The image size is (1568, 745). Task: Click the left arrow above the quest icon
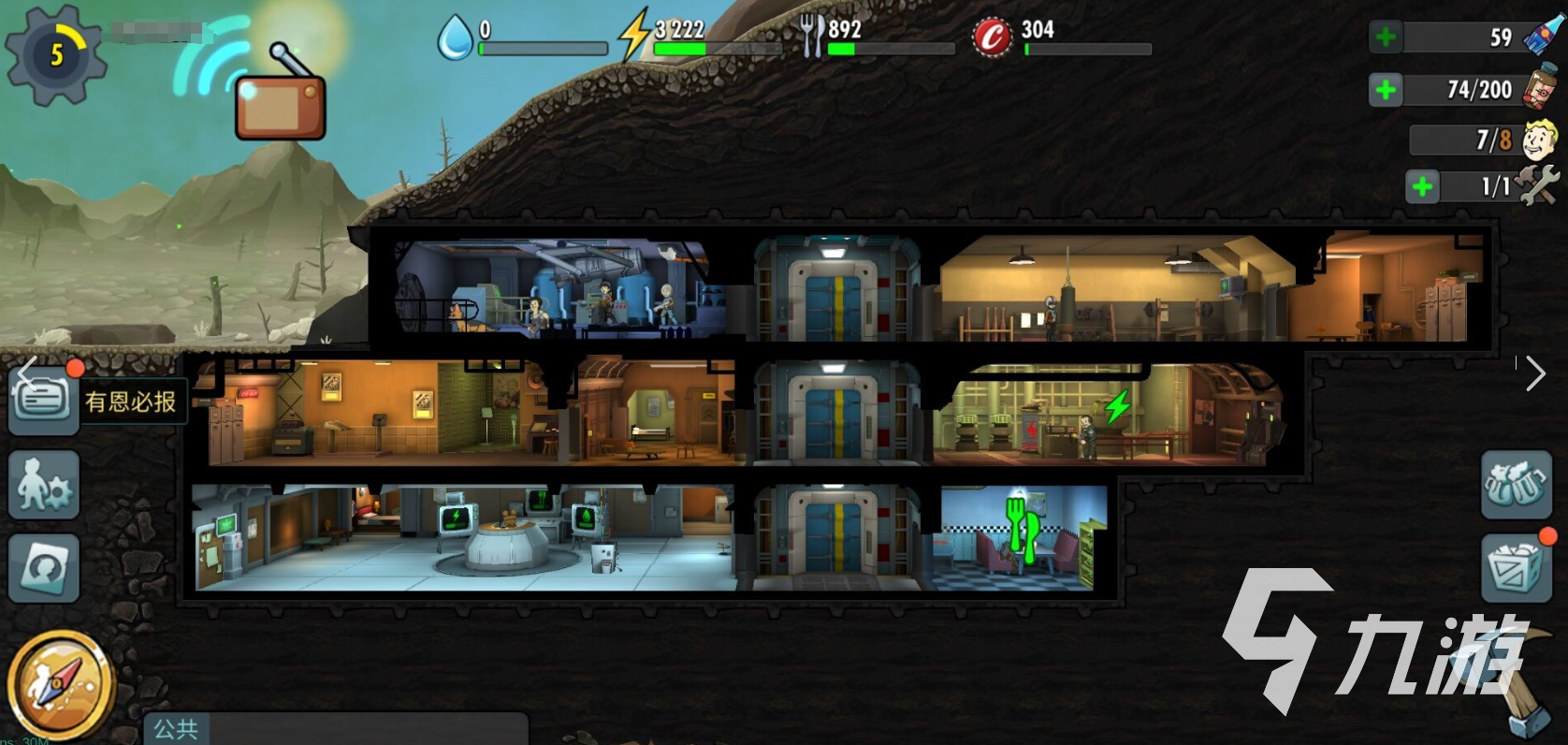[x=26, y=371]
